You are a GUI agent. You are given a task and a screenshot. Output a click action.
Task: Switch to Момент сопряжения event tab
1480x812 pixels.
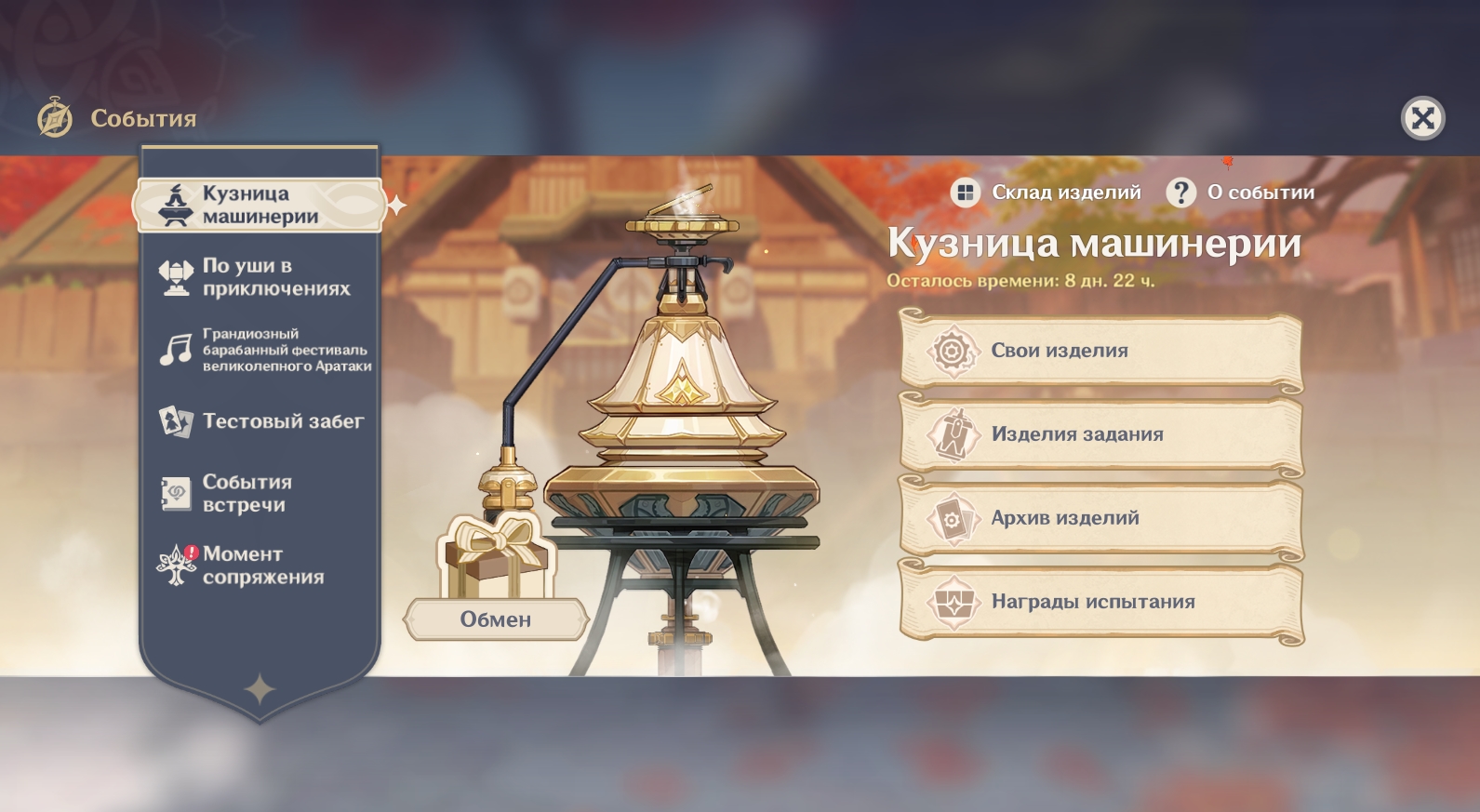260,566
